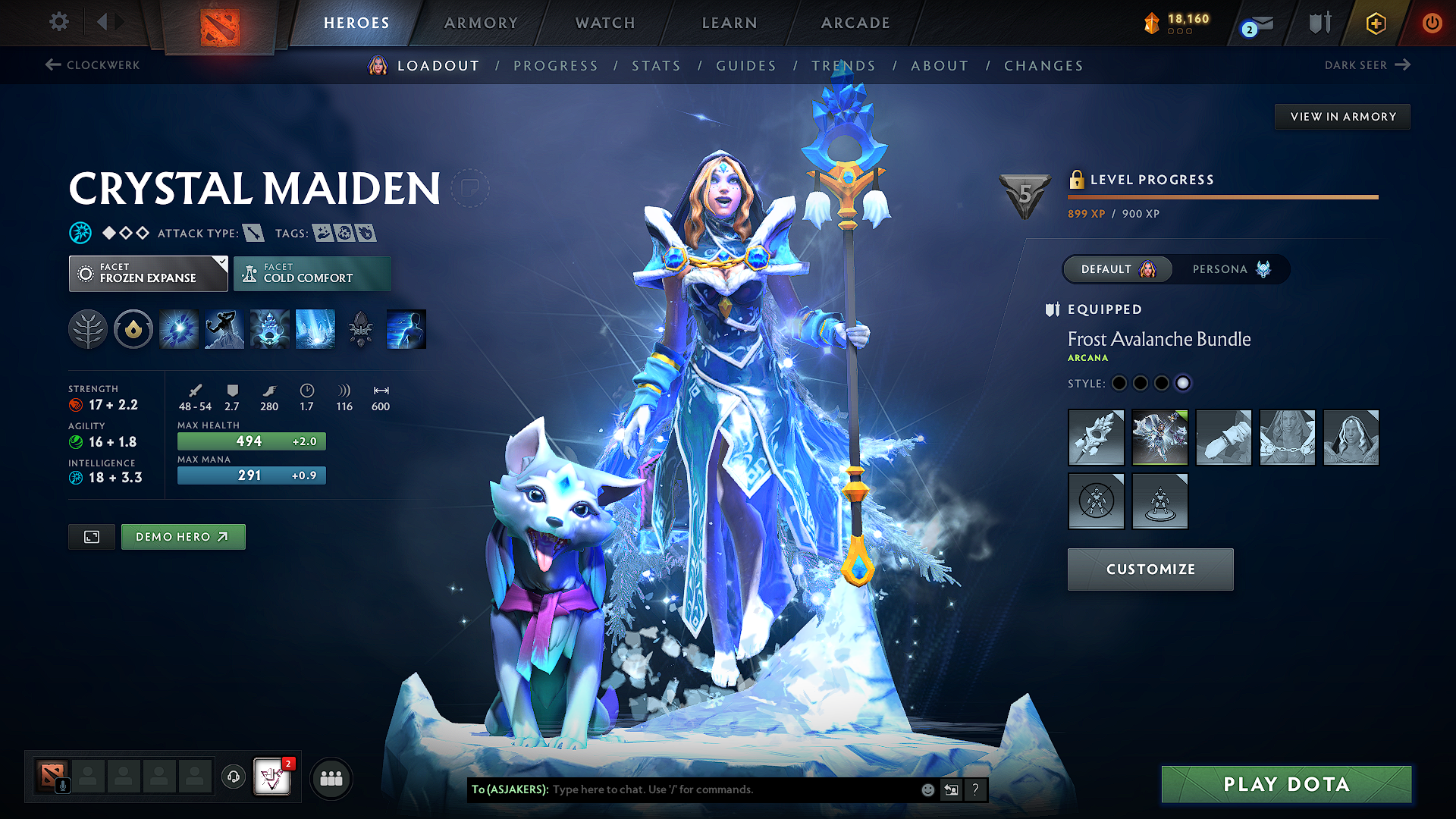
Task: Choose the first style swatch
Action: (x=1119, y=384)
